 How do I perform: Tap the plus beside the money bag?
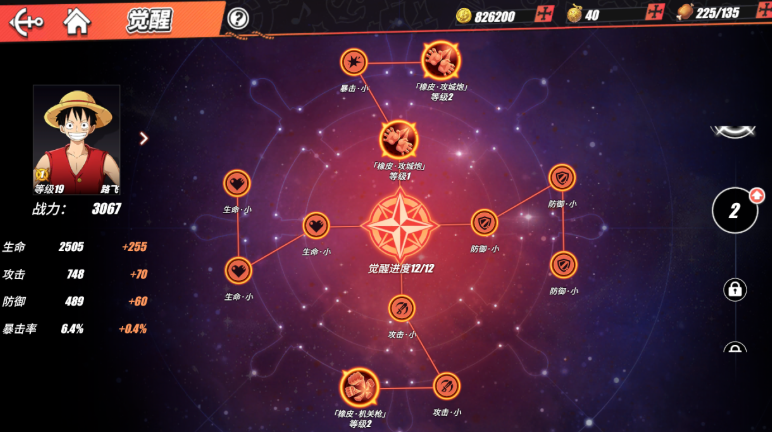[655, 13]
